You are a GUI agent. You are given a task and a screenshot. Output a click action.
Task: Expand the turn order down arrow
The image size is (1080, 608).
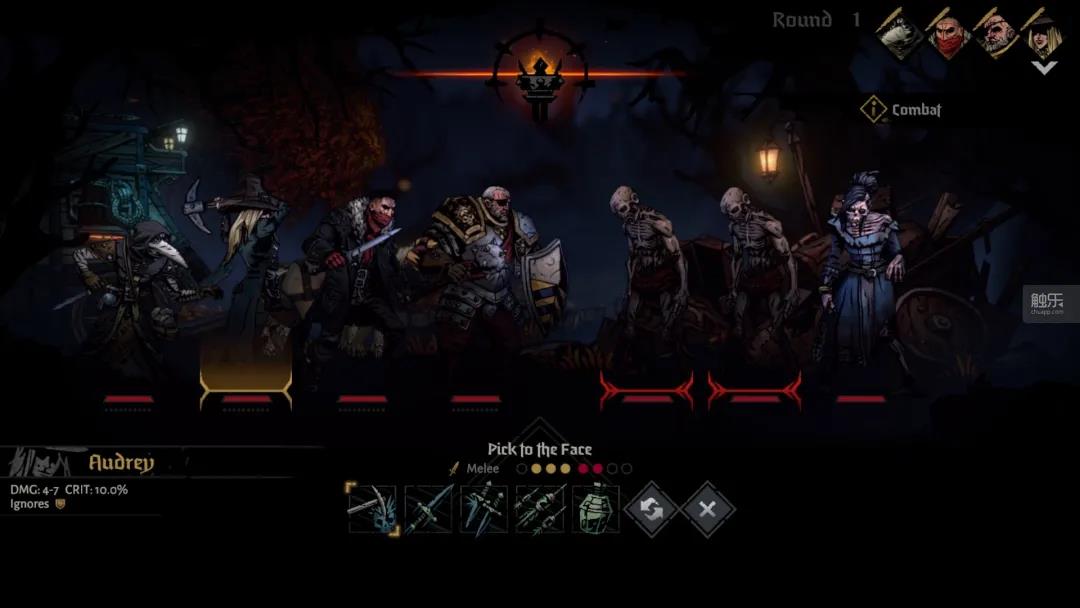(1044, 68)
